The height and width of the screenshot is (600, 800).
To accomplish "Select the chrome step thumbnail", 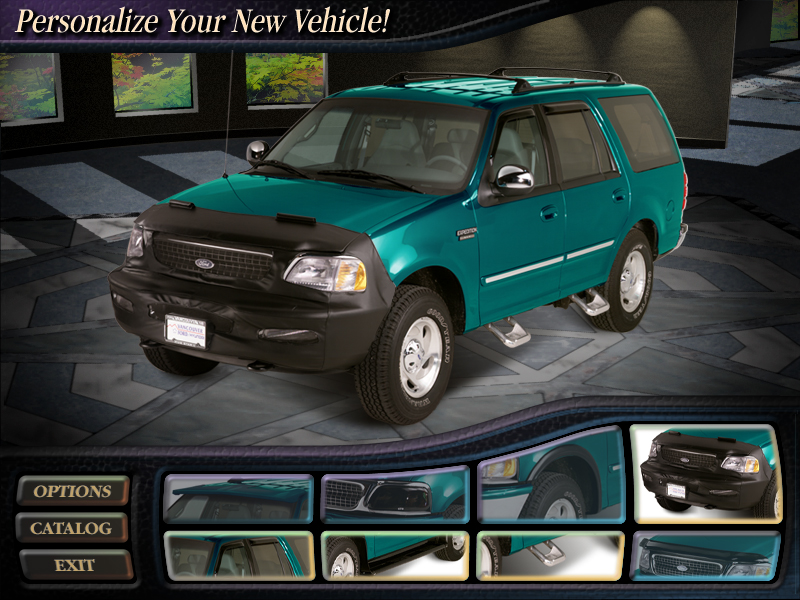I will pyautogui.click(x=549, y=556).
